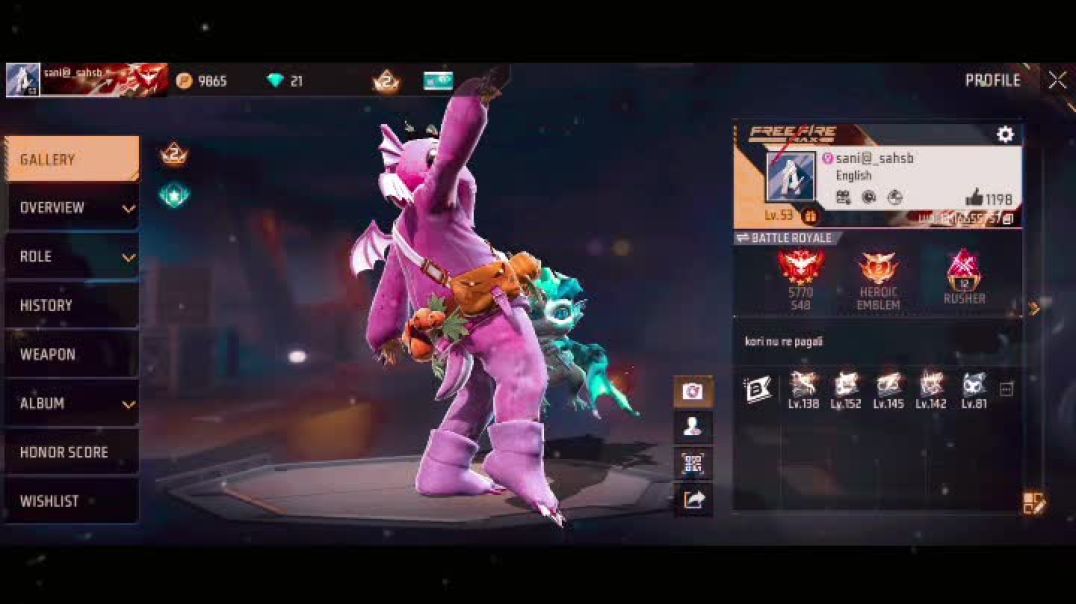Screen dimensions: 1076x604
Task: Open profile settings gear icon
Action: pos(1005,135)
